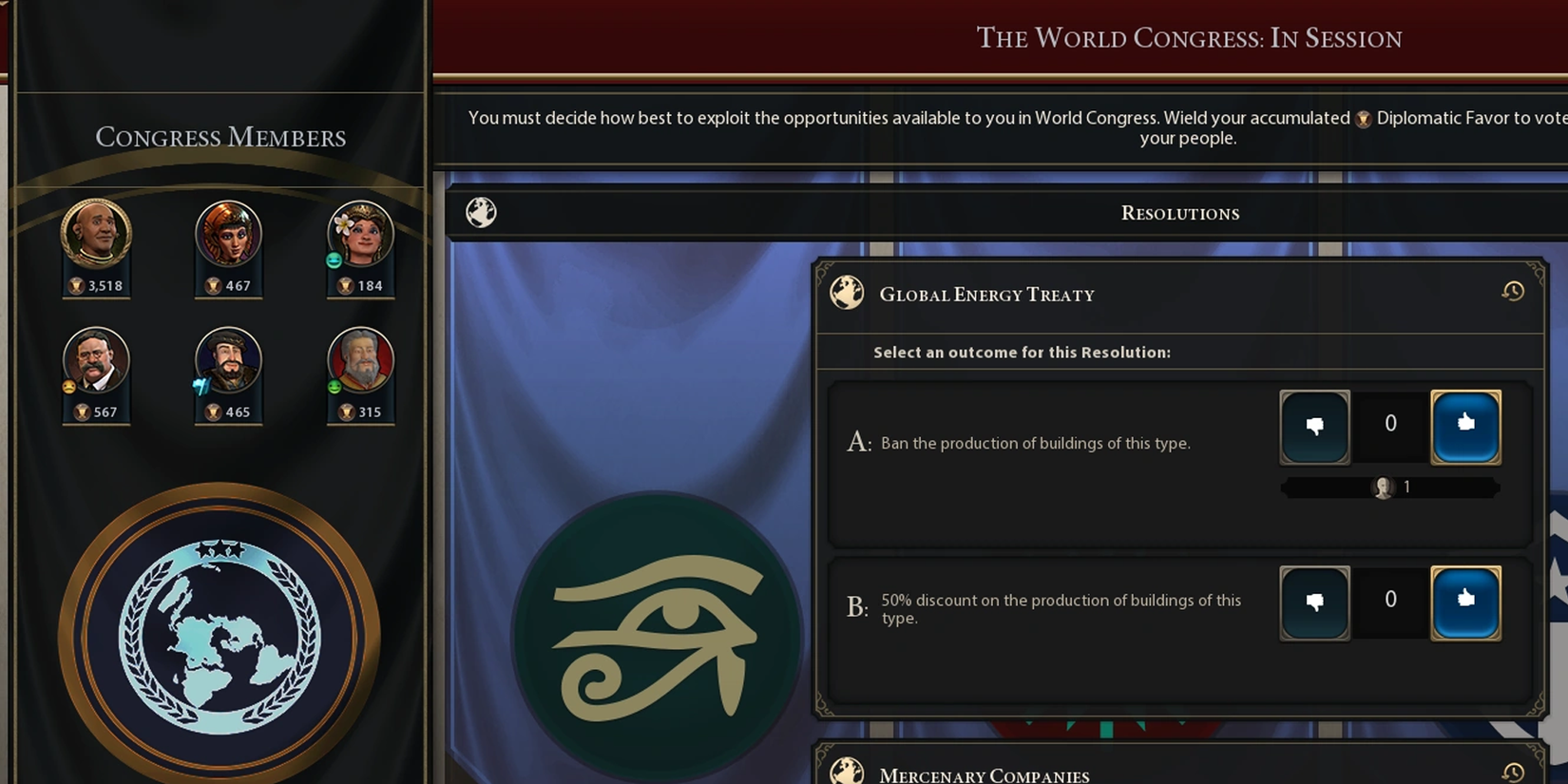This screenshot has height=784, width=1568.
Task: Select outcome B: ban building production discount option
Action: (1060, 608)
